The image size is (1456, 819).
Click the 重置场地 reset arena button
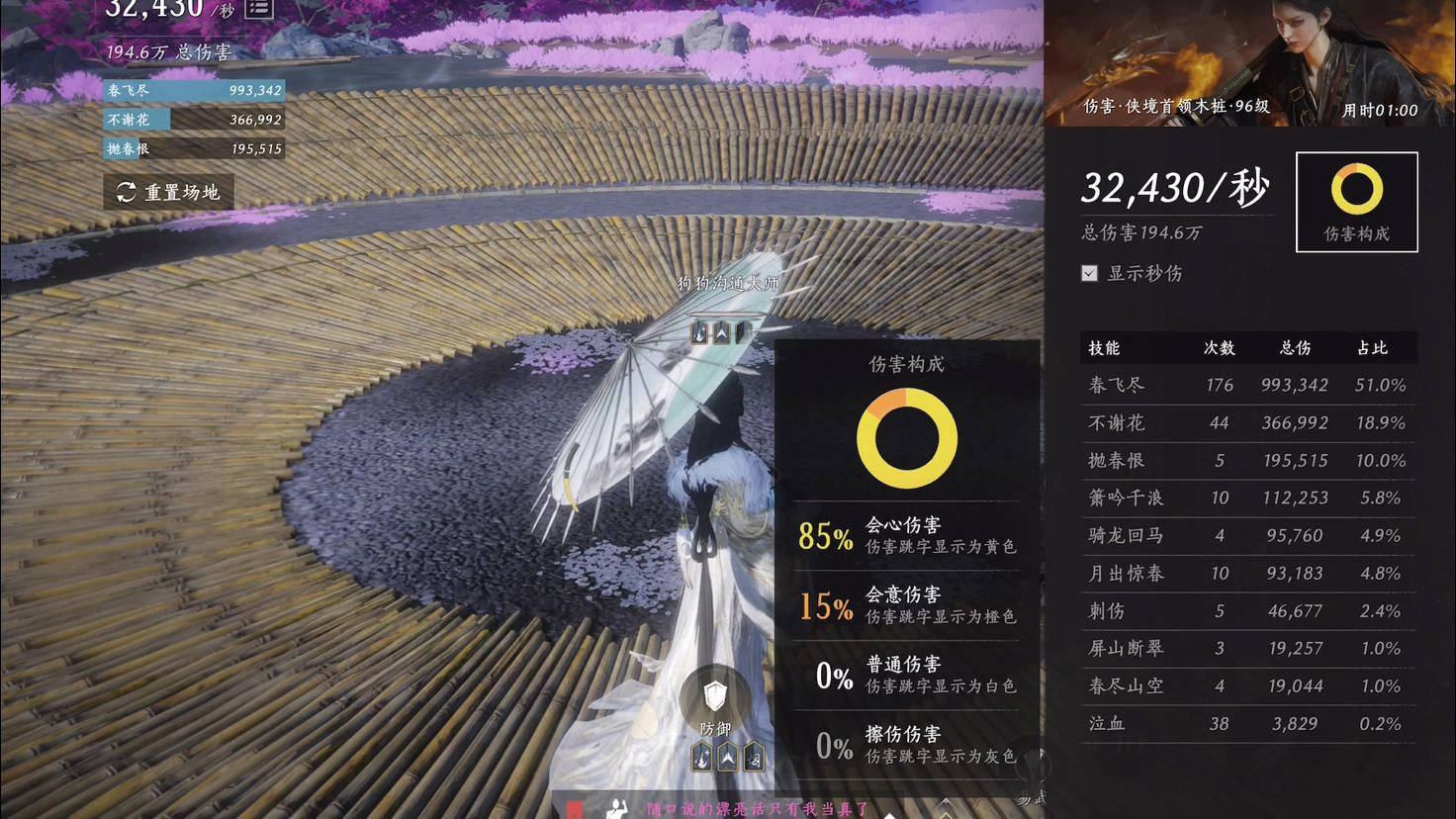168,192
